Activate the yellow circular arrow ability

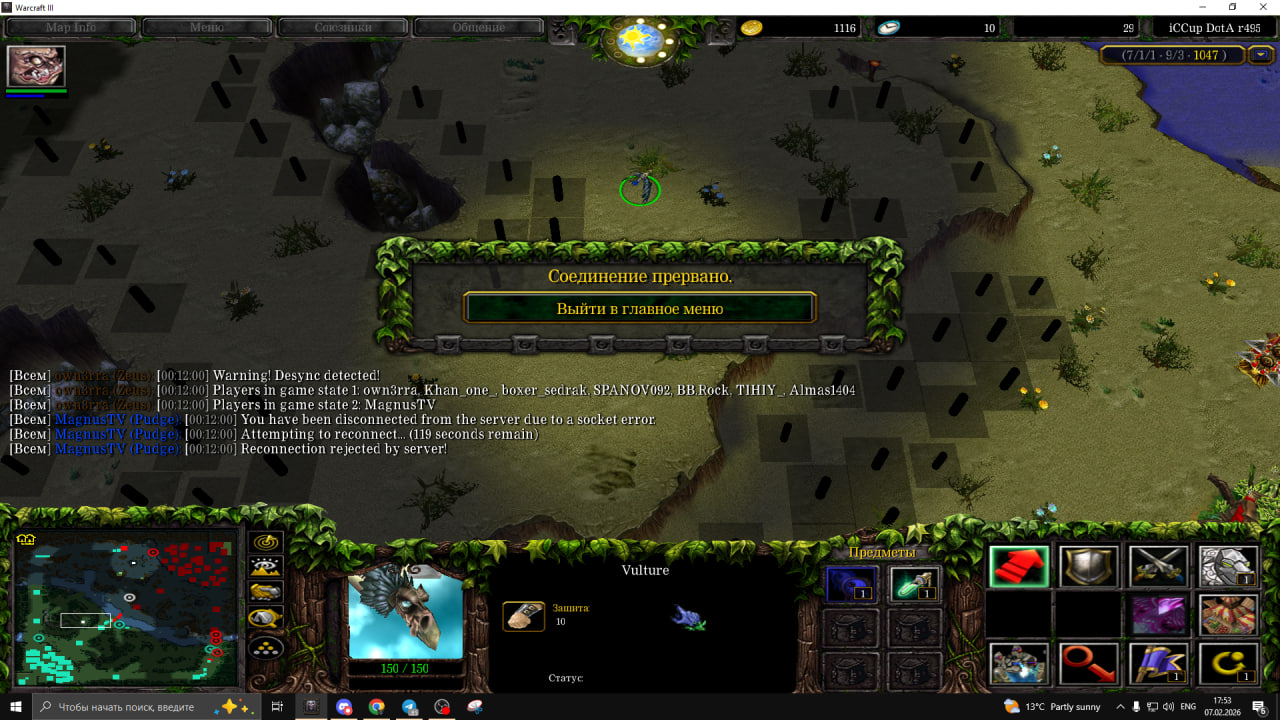(x=1228, y=664)
